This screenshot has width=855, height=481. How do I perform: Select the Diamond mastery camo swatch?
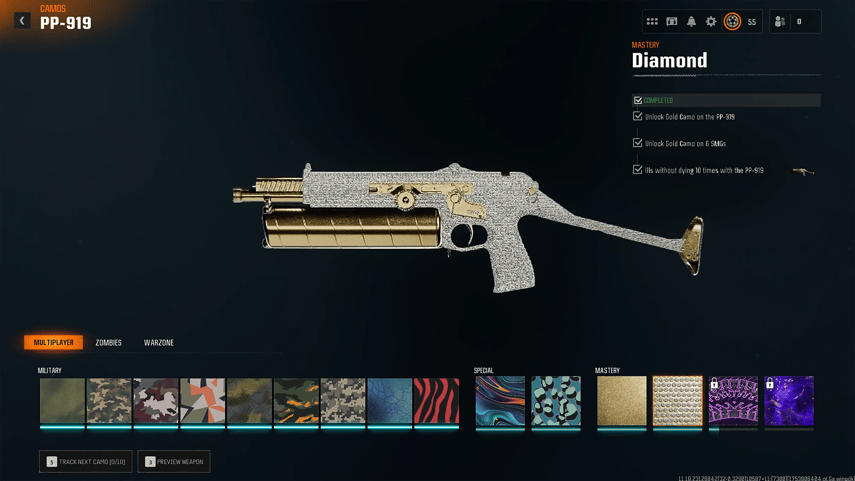point(677,401)
